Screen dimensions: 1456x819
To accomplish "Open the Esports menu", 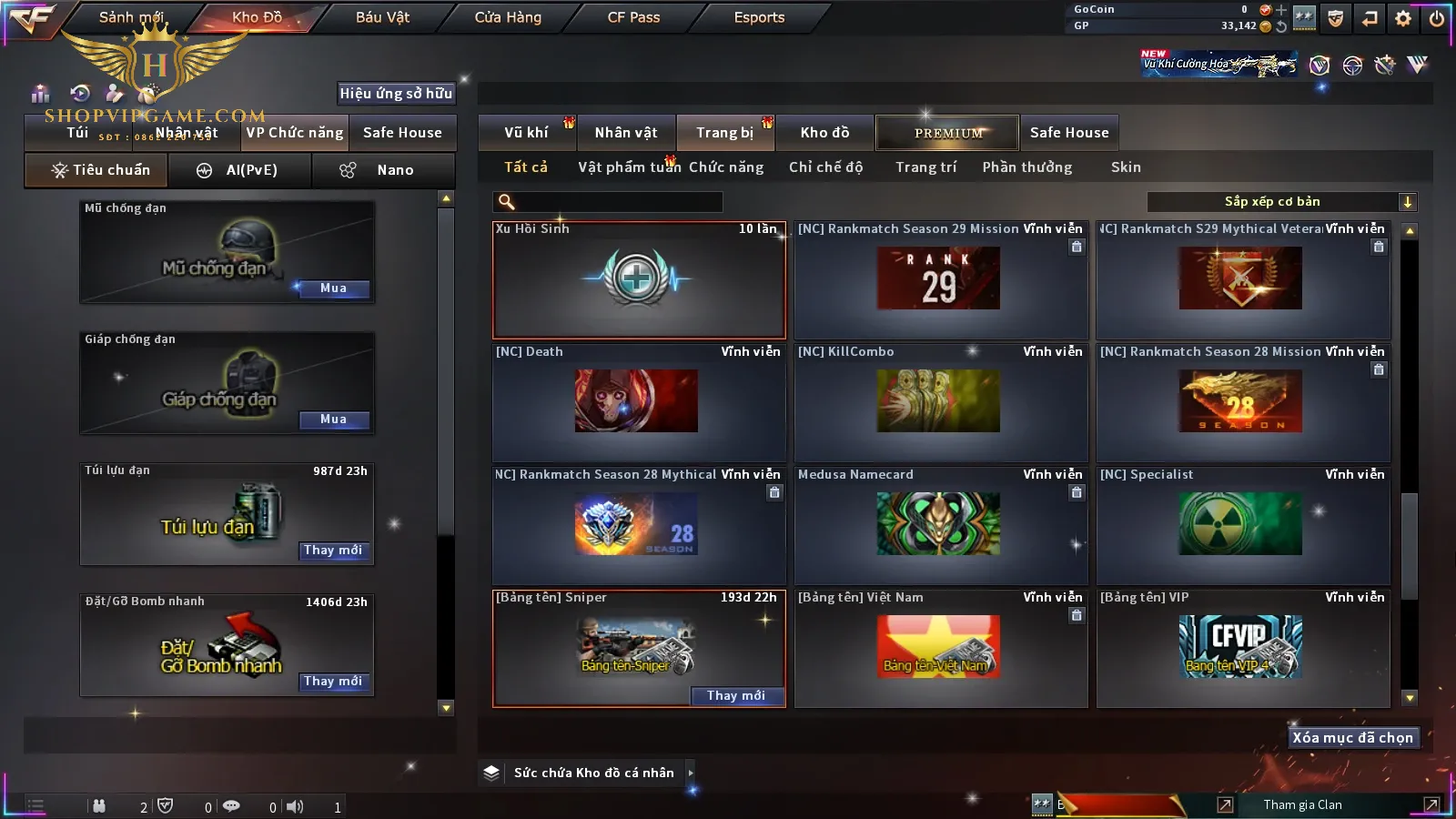I will [759, 17].
